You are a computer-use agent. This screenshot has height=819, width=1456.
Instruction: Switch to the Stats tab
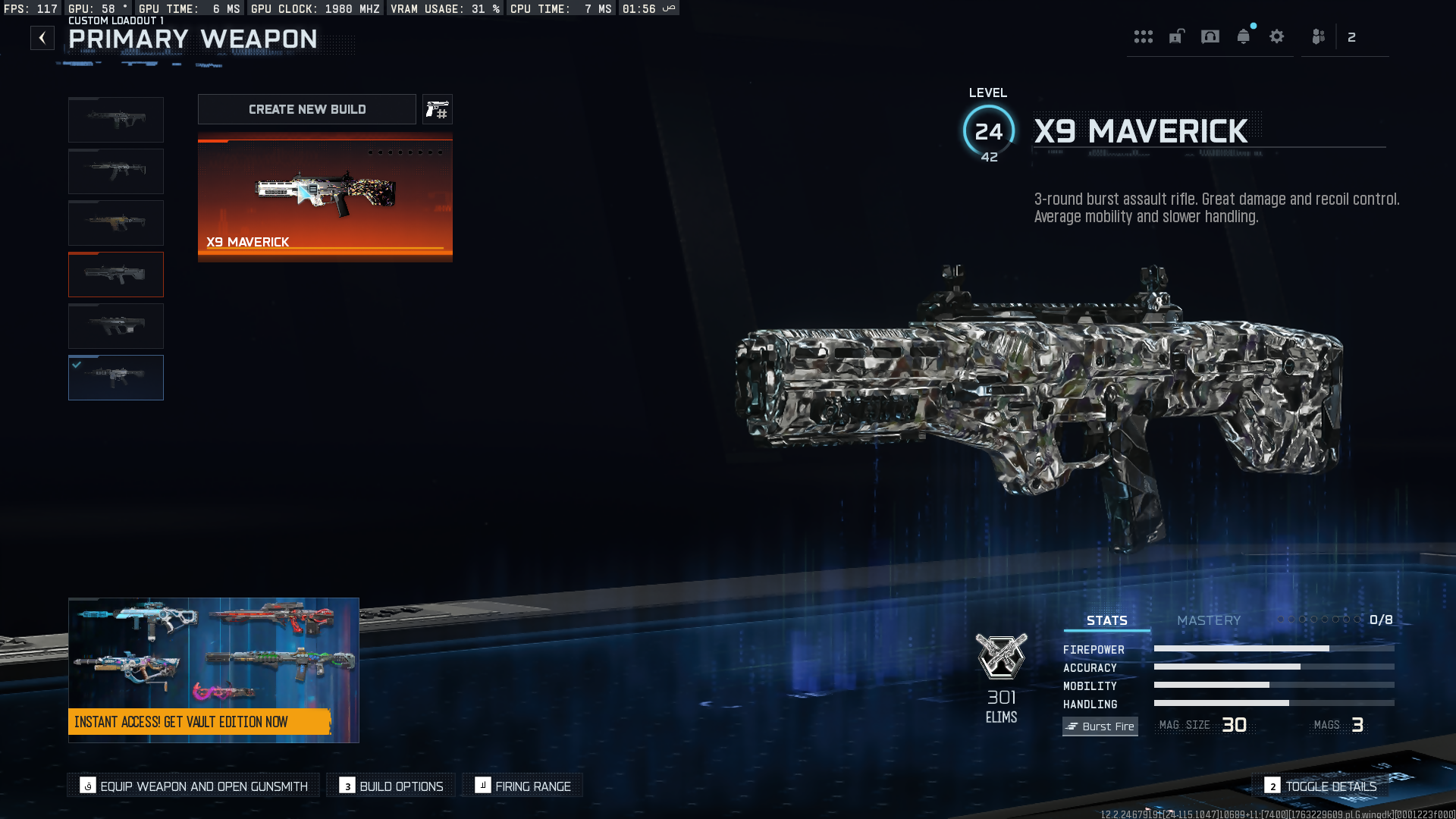pos(1106,620)
